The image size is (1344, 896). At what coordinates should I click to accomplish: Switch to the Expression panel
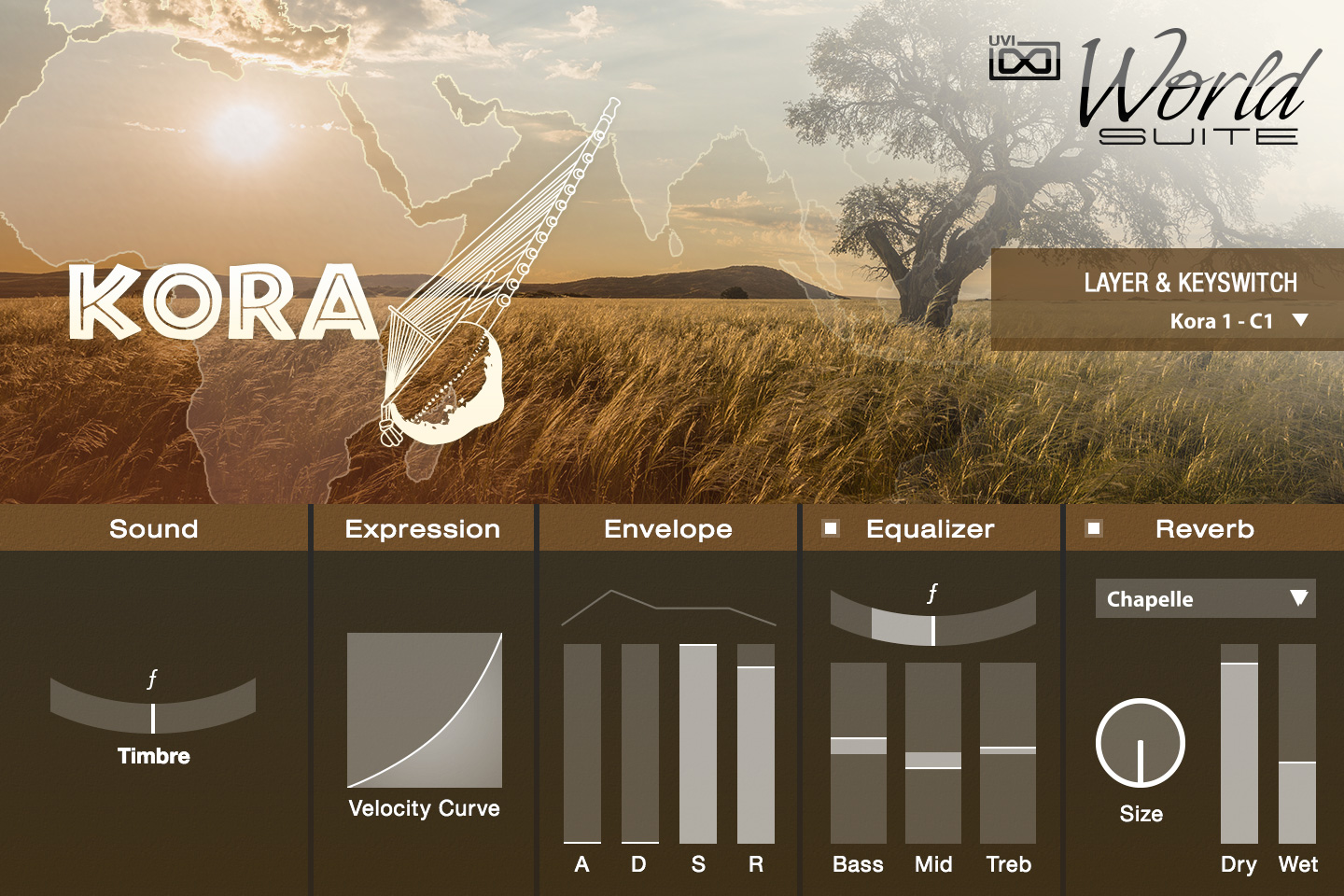[x=422, y=529]
